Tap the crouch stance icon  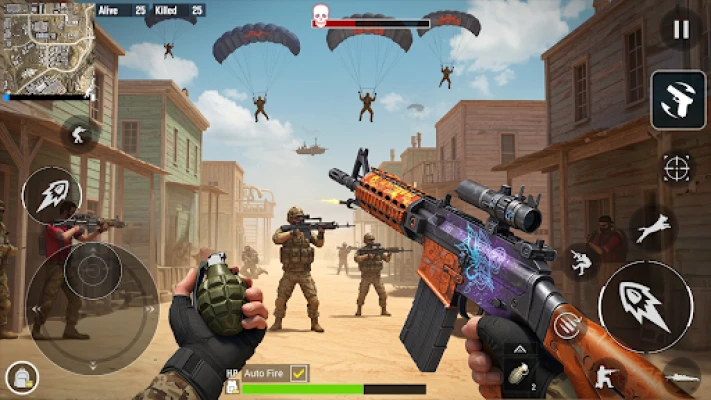tap(605, 376)
